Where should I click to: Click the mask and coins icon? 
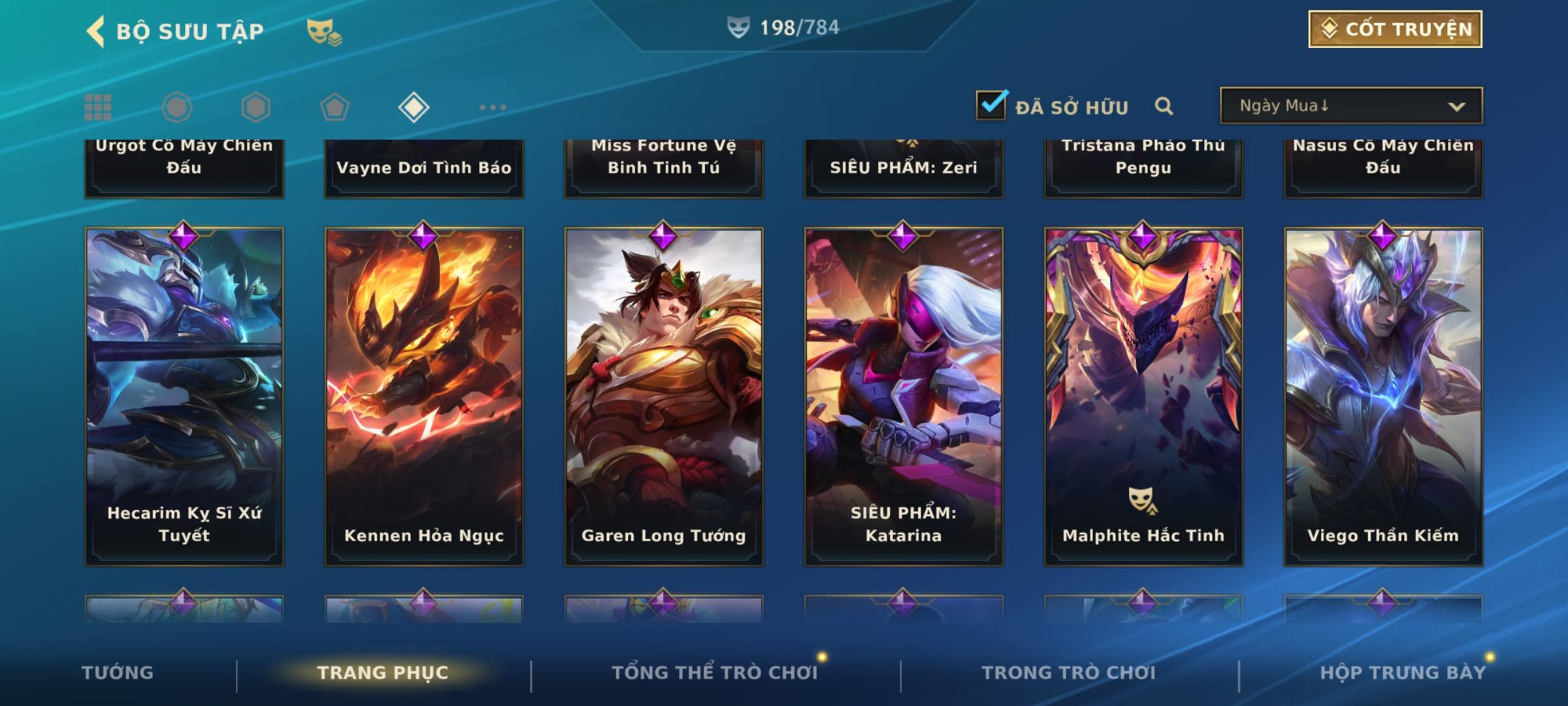tap(324, 31)
